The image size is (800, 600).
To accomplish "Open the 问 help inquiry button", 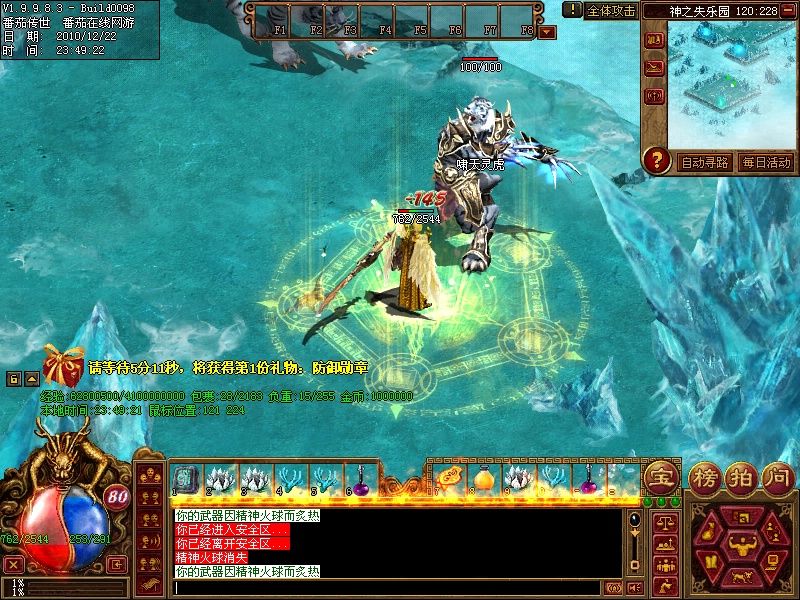I will pyautogui.click(x=777, y=476).
